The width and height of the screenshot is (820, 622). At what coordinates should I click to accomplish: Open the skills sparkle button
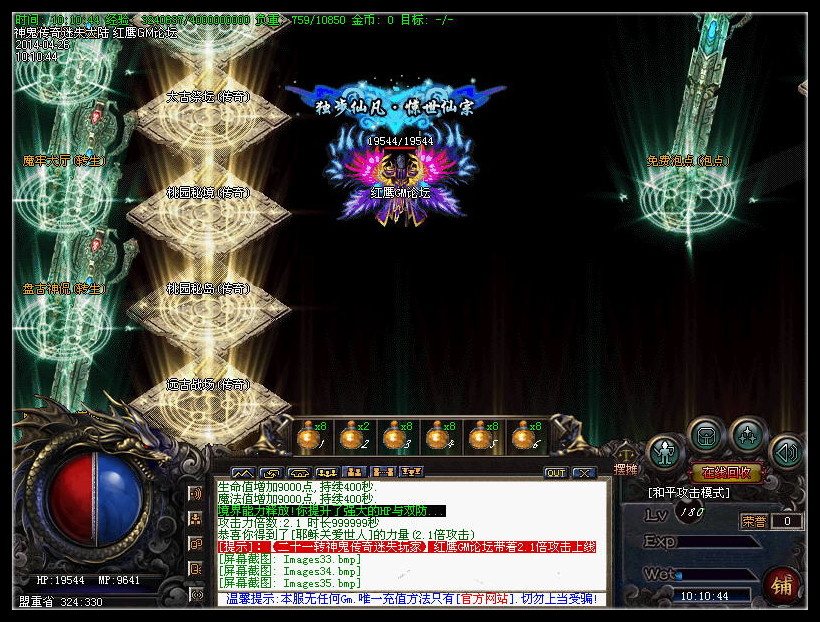[x=747, y=437]
